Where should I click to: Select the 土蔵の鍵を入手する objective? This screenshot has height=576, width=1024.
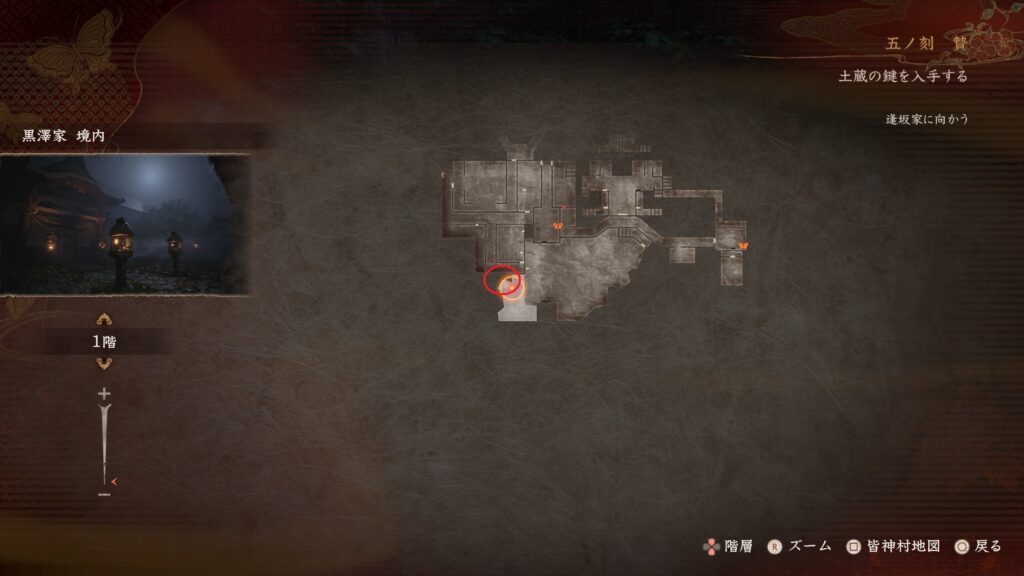tap(903, 77)
